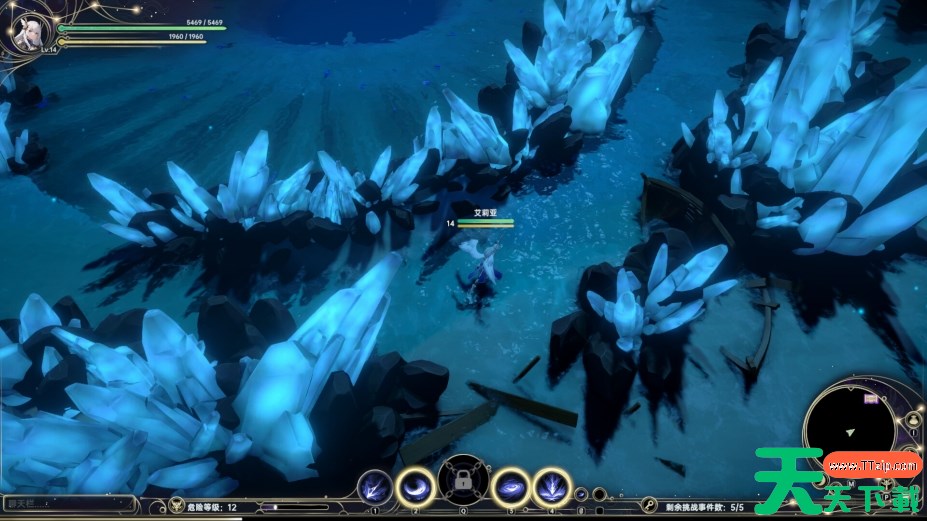
Task: Activate the first lightning slash skill
Action: click(x=375, y=487)
